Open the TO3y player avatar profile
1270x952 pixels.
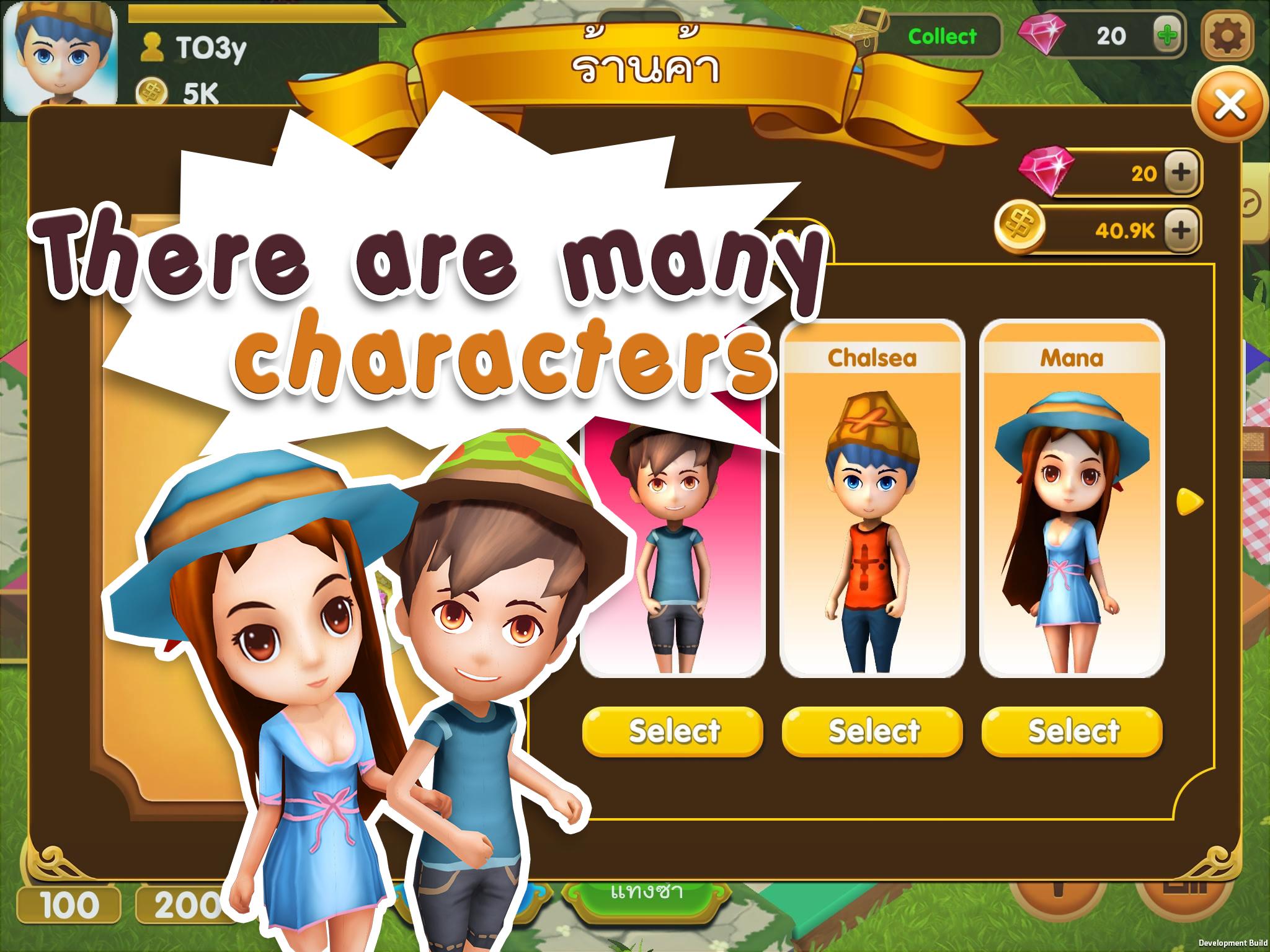(61, 55)
